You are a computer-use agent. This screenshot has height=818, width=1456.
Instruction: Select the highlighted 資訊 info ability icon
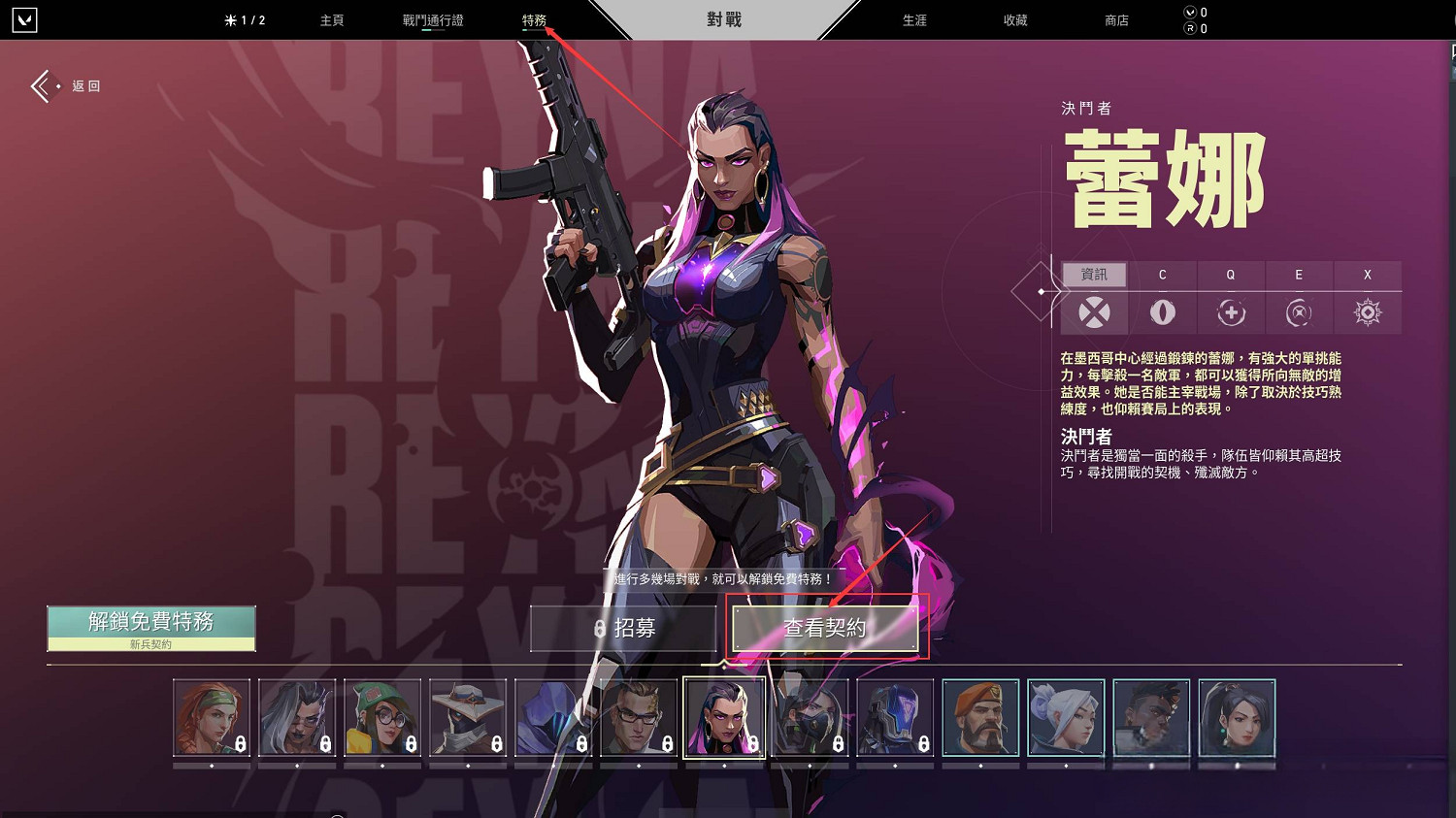click(1094, 312)
